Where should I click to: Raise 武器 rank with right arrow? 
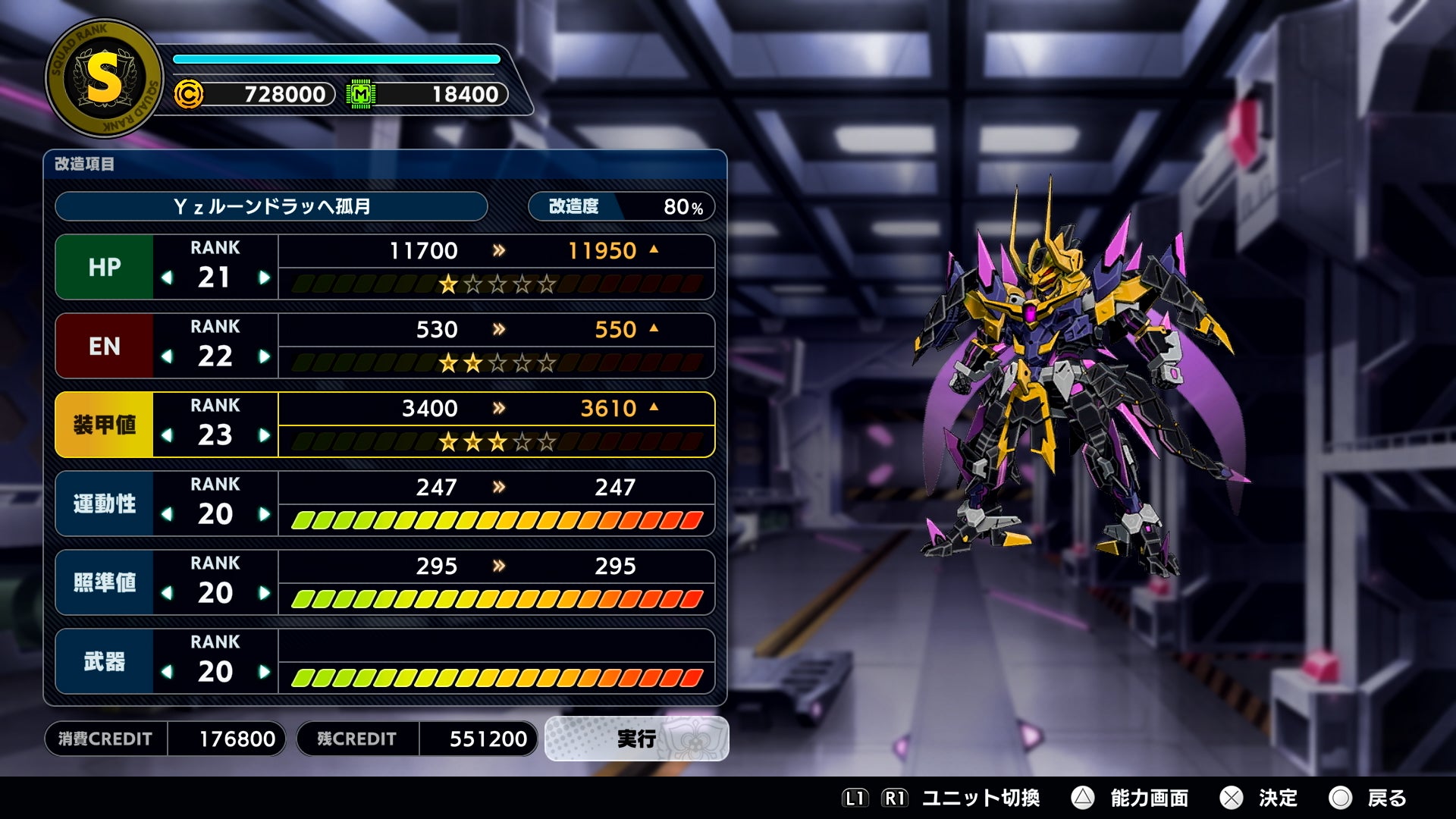click(x=264, y=672)
